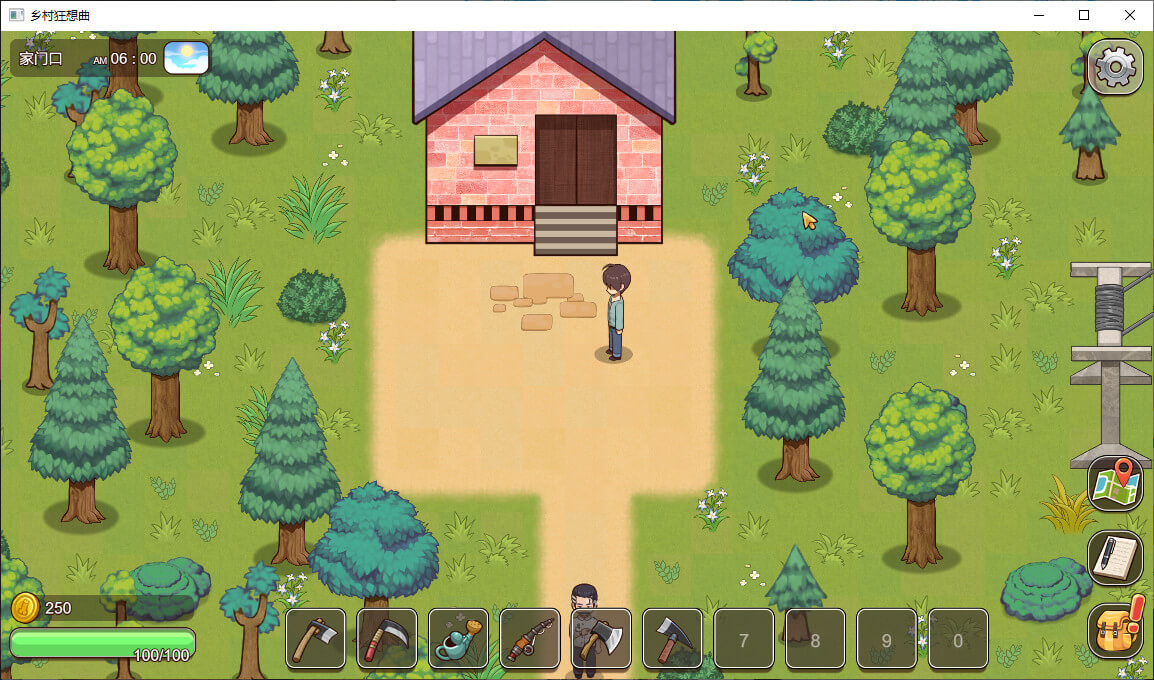The height and width of the screenshot is (680, 1154).
Task: Open the world map
Action: [x=1115, y=484]
